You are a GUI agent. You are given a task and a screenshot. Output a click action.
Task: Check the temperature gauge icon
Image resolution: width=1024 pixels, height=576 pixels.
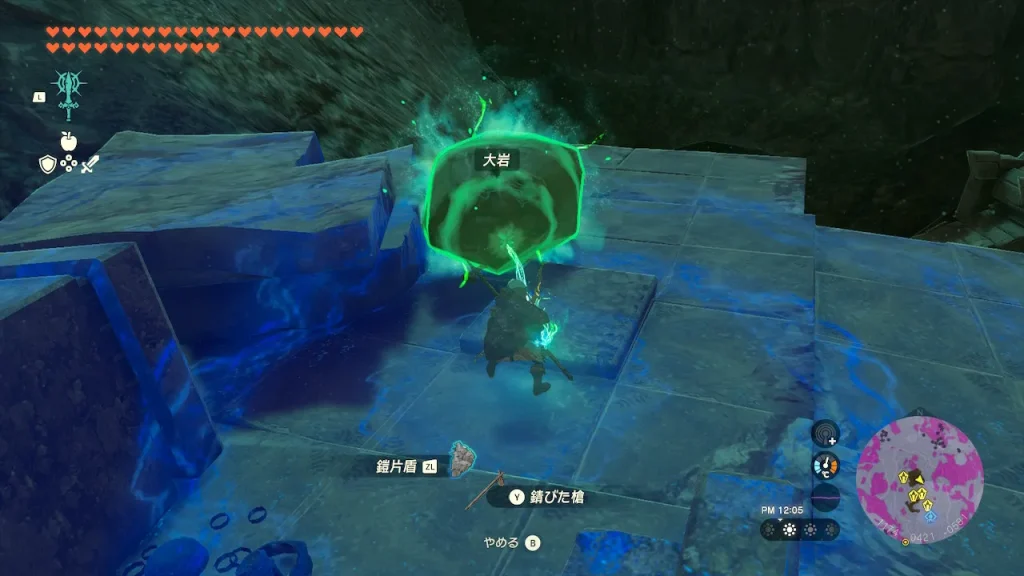point(824,465)
